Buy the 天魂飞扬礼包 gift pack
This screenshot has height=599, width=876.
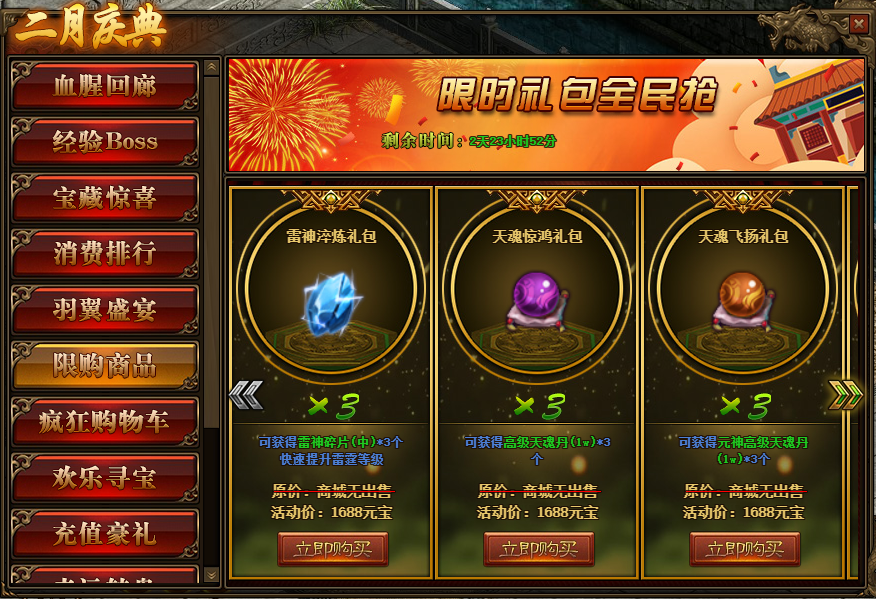tap(745, 549)
